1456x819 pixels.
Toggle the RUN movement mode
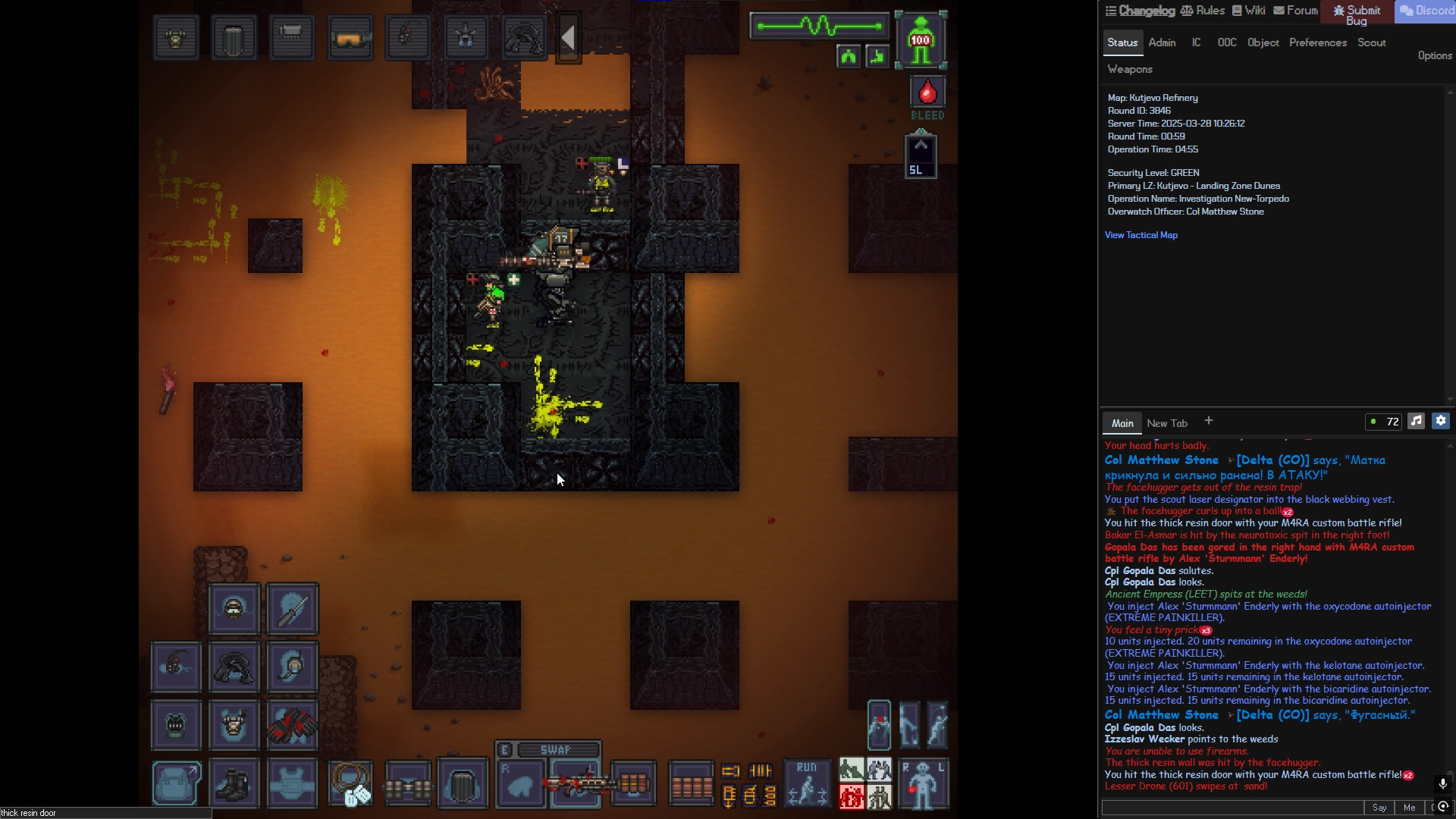point(807,783)
